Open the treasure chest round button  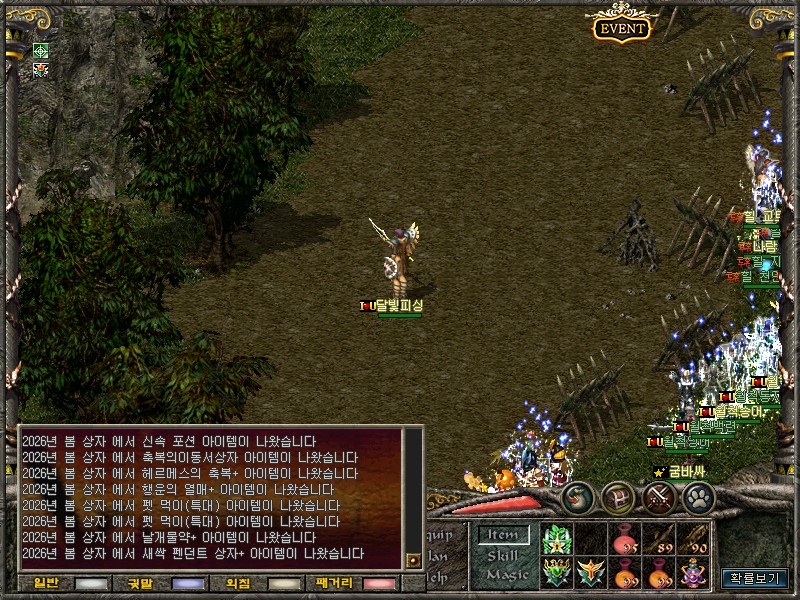pyautogui.click(x=620, y=497)
